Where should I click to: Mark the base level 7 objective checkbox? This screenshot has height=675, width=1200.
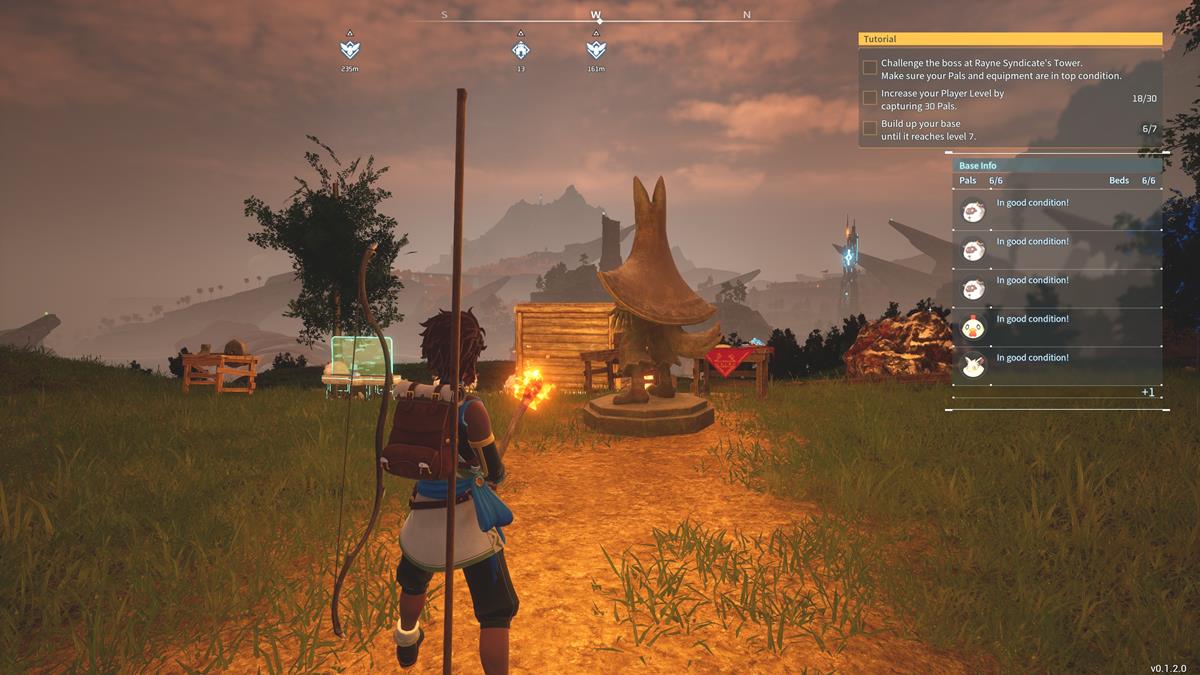870,128
